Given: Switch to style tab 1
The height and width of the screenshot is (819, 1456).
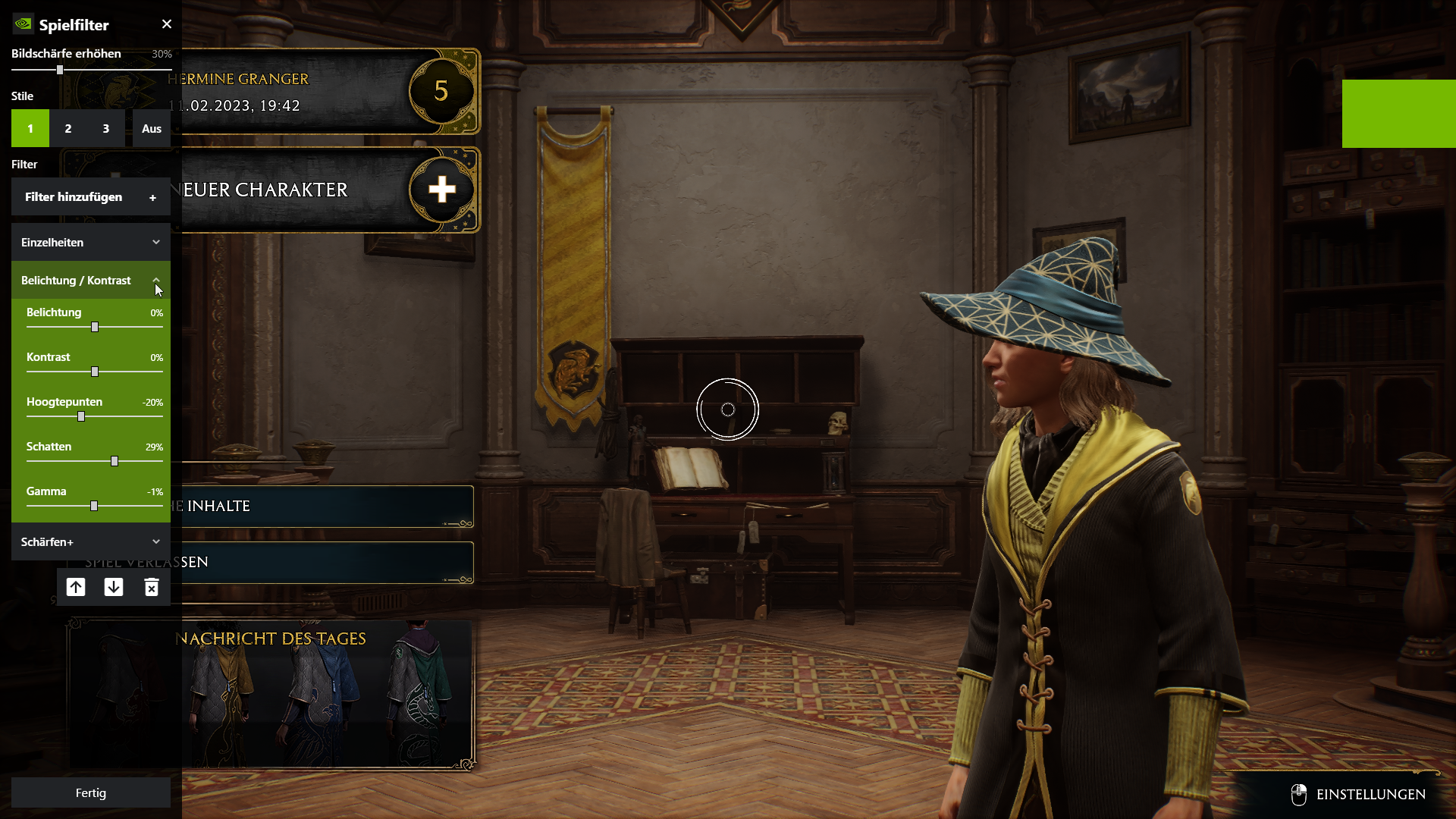Looking at the screenshot, I should pos(30,128).
